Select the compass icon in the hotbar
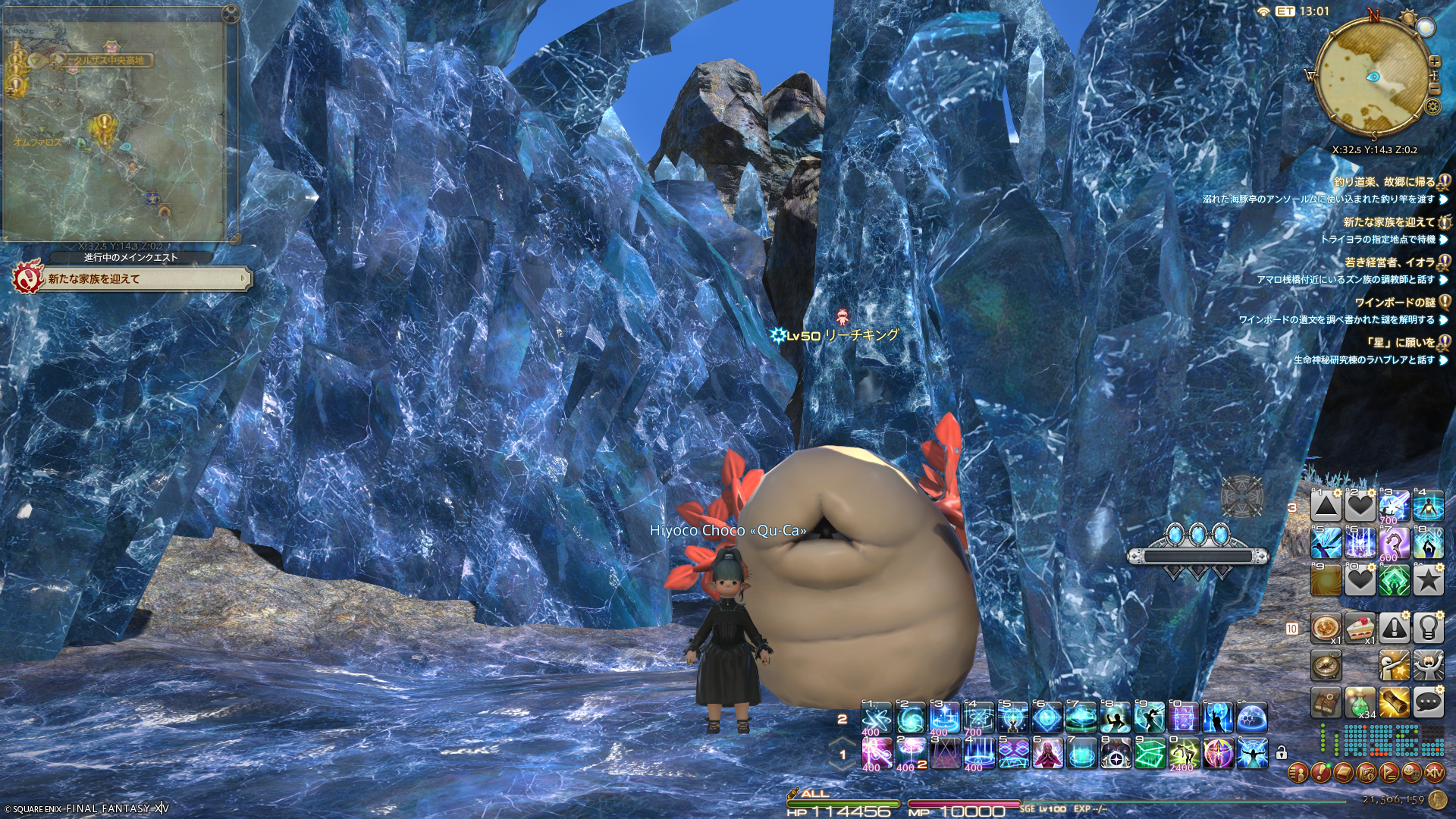 pos(1326,666)
